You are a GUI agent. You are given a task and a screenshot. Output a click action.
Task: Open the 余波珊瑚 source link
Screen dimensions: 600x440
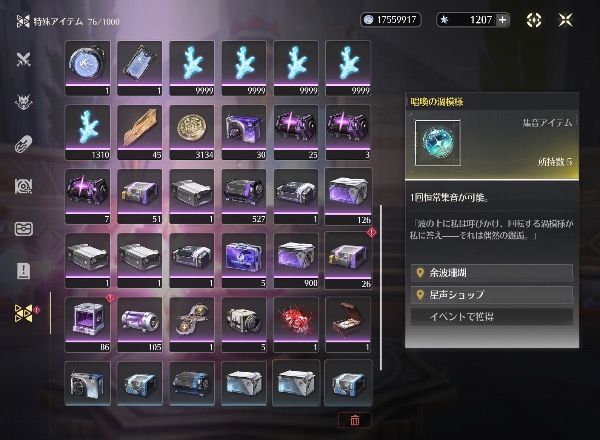[492, 273]
